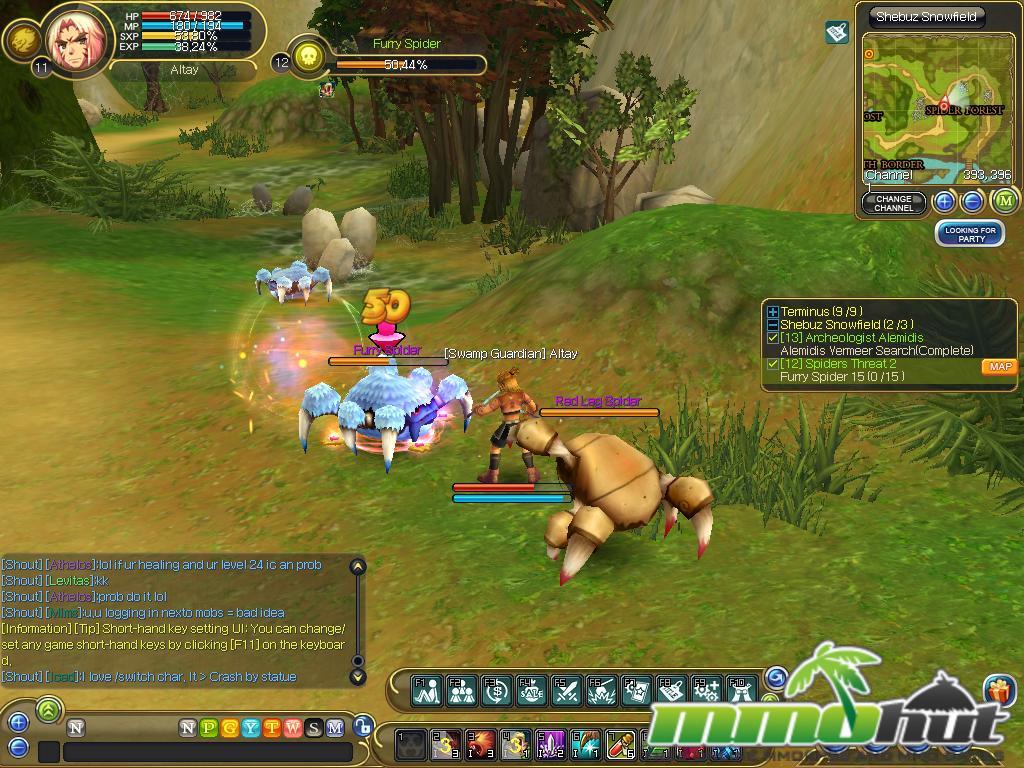Activate the purple sword skill in slot 5
Viewport: 1024px width, 768px height.
pos(552,745)
